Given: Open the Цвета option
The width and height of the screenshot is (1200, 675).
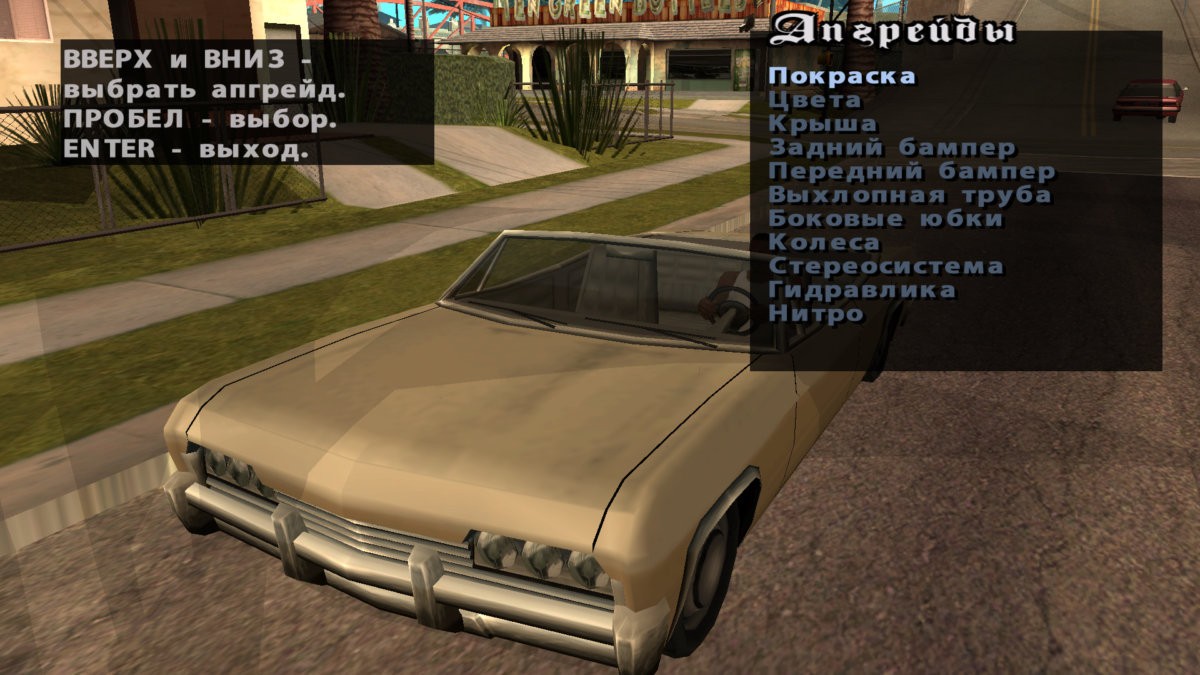Looking at the screenshot, I should click(x=814, y=100).
